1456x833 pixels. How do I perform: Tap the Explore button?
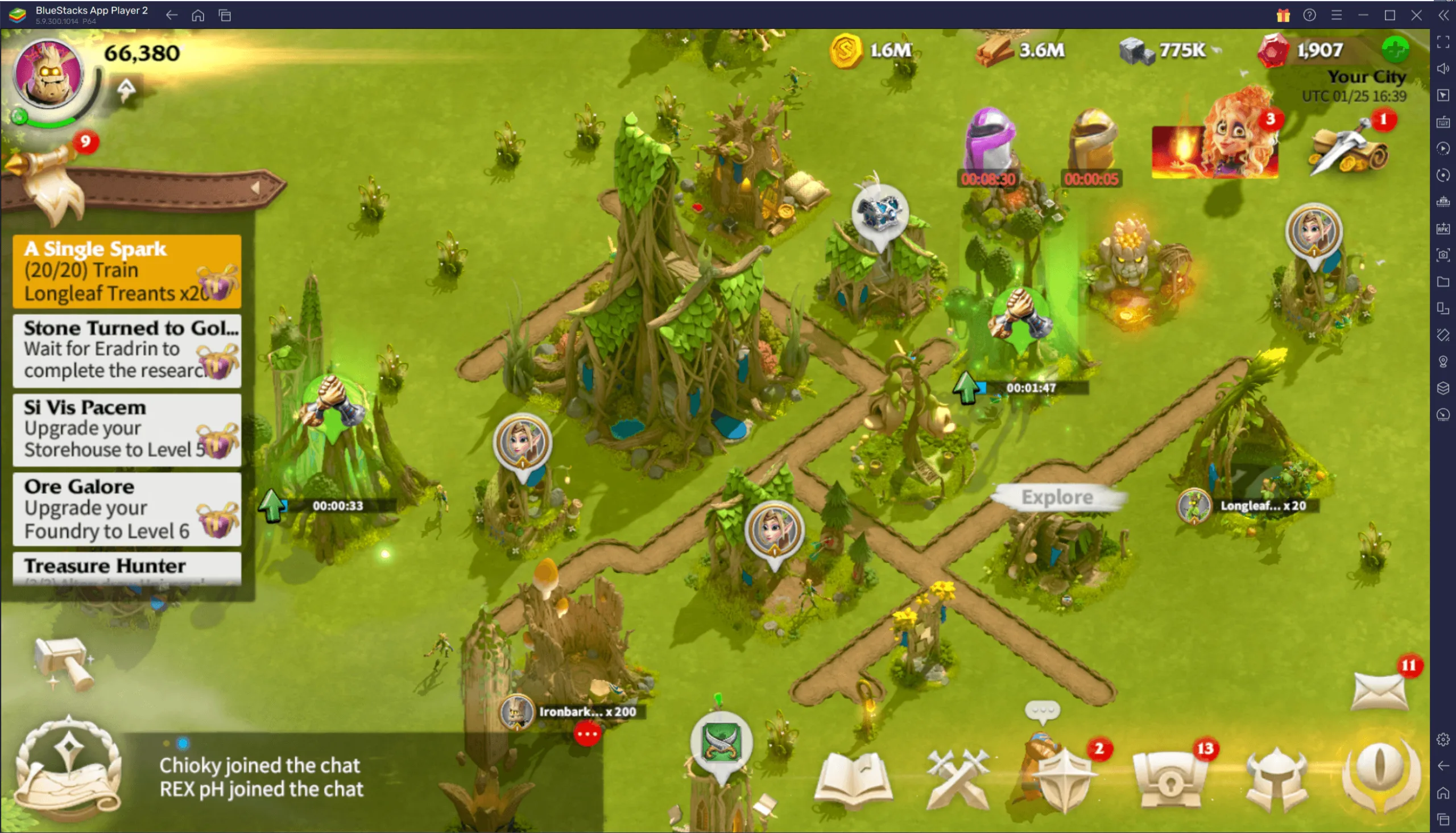tap(1057, 497)
